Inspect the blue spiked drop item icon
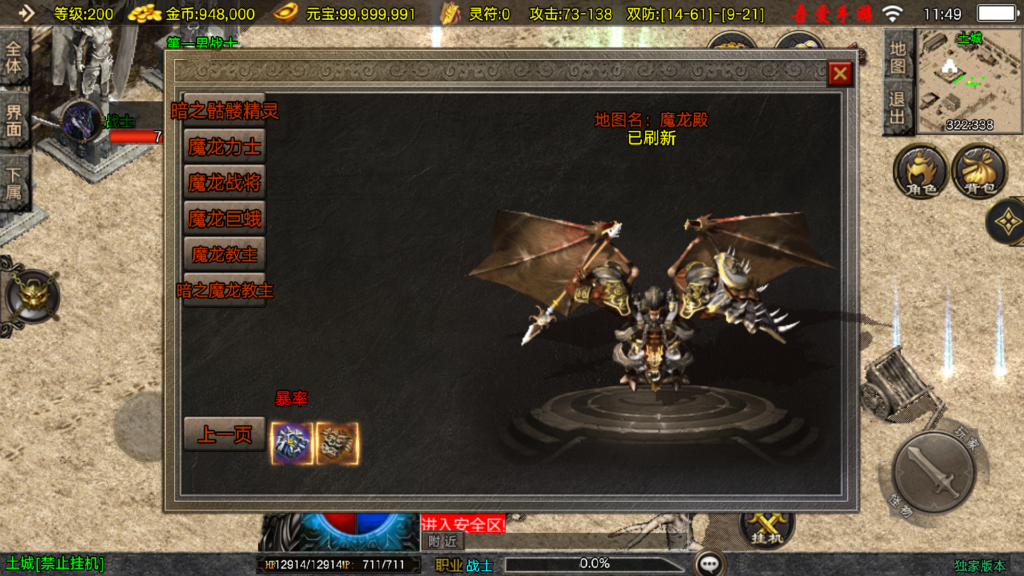Image resolution: width=1024 pixels, height=576 pixels. (x=293, y=443)
